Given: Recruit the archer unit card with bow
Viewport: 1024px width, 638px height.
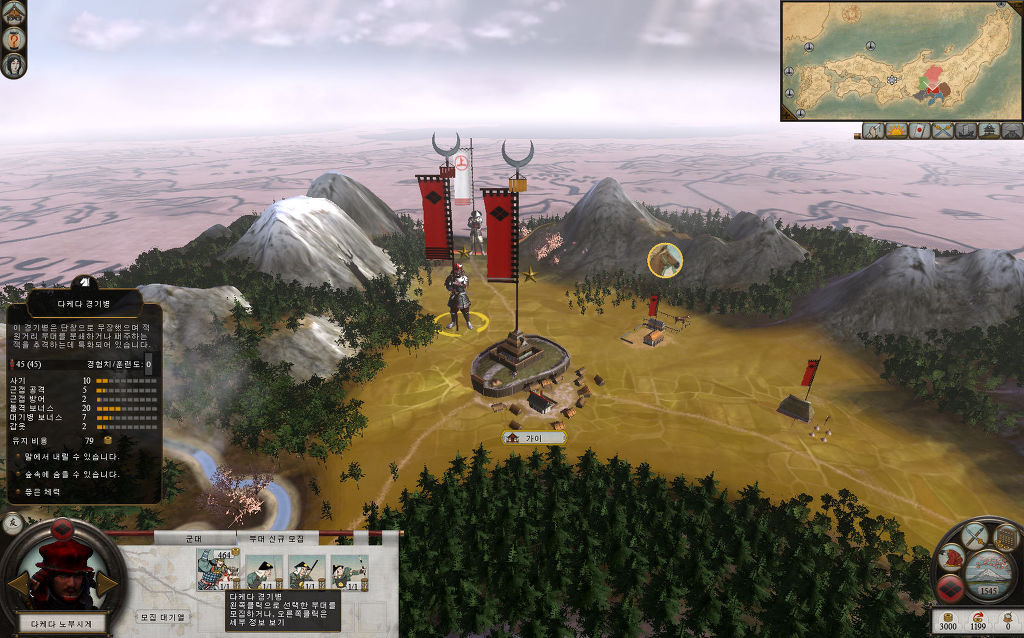Looking at the screenshot, I should click(x=349, y=571).
